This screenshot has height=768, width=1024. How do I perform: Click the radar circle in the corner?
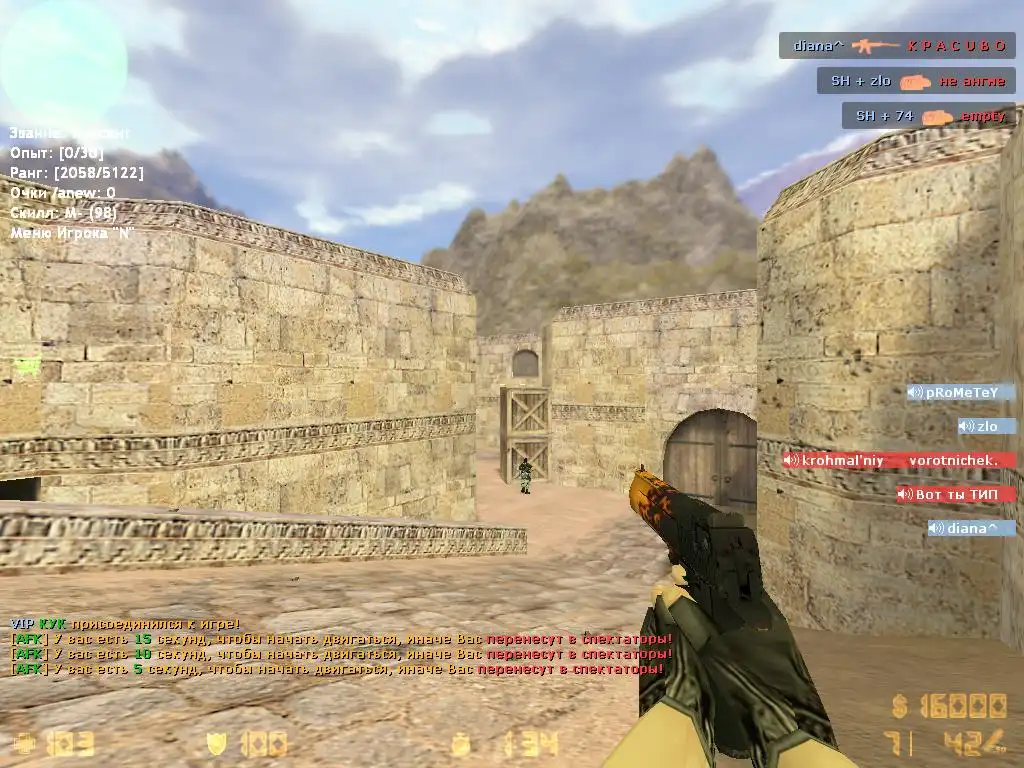(x=63, y=63)
